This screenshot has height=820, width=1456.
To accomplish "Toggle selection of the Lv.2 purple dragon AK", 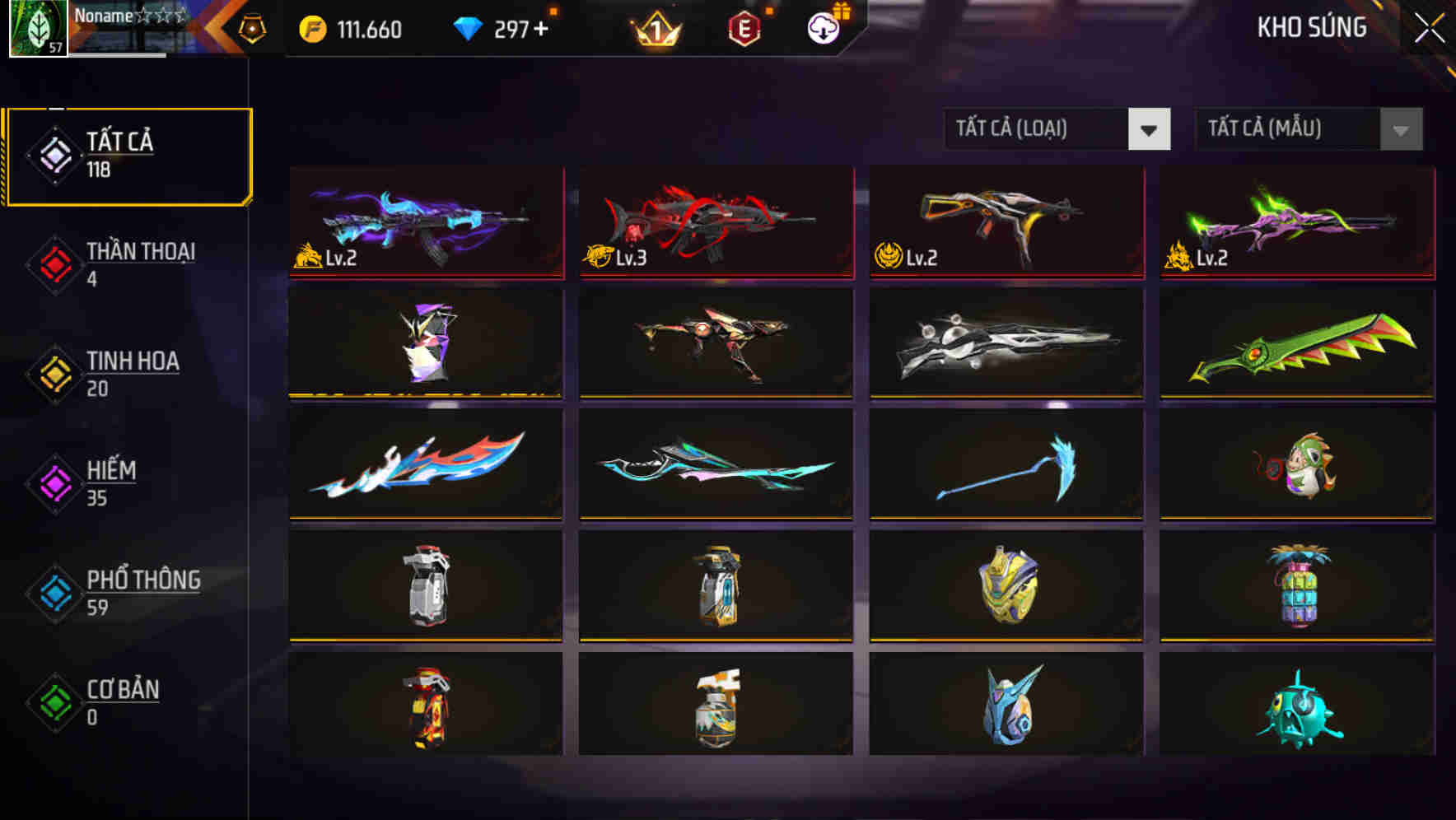I will pos(425,224).
